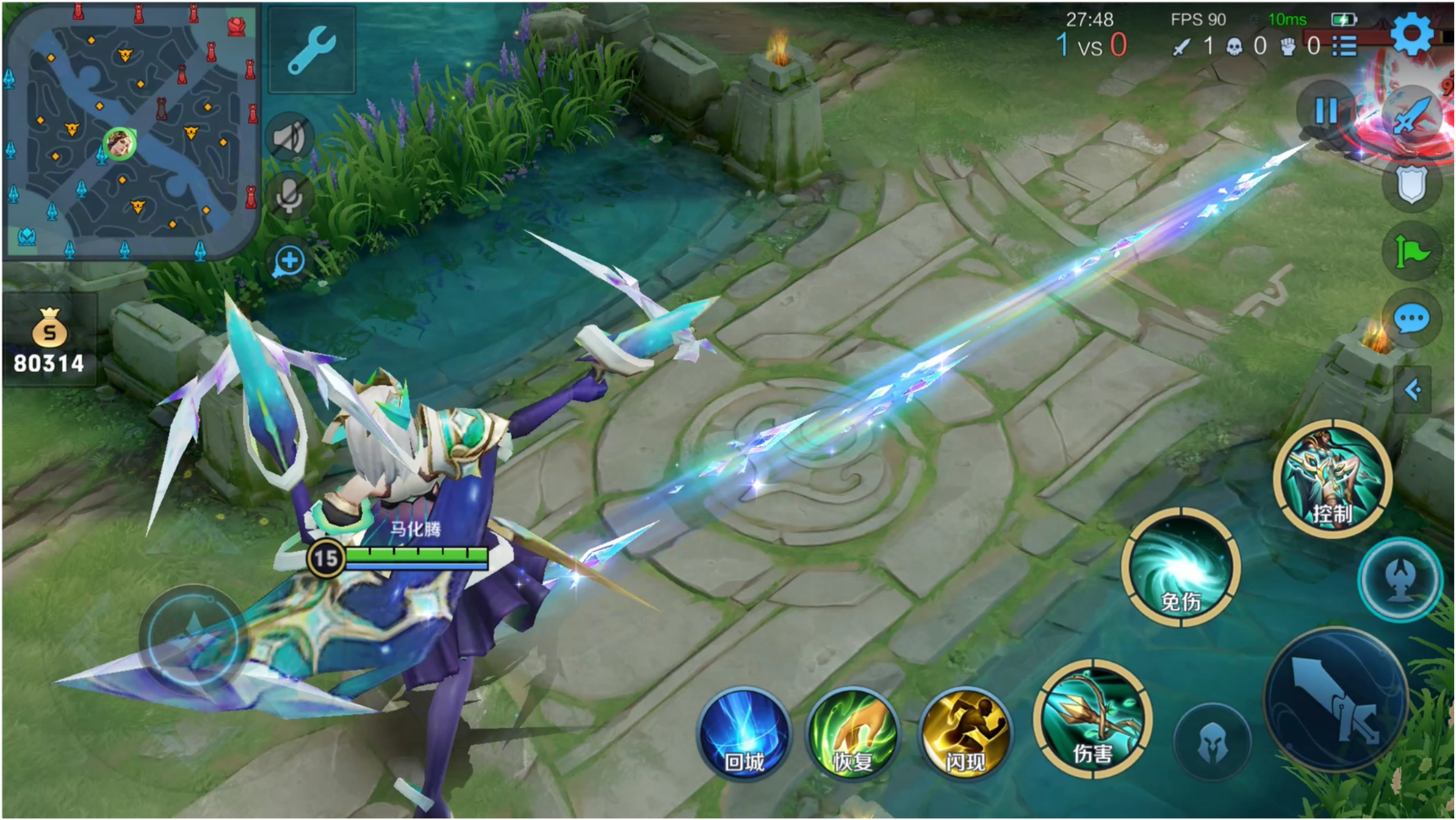
Task: Show the scoreboard list icon
Action: click(x=1345, y=46)
